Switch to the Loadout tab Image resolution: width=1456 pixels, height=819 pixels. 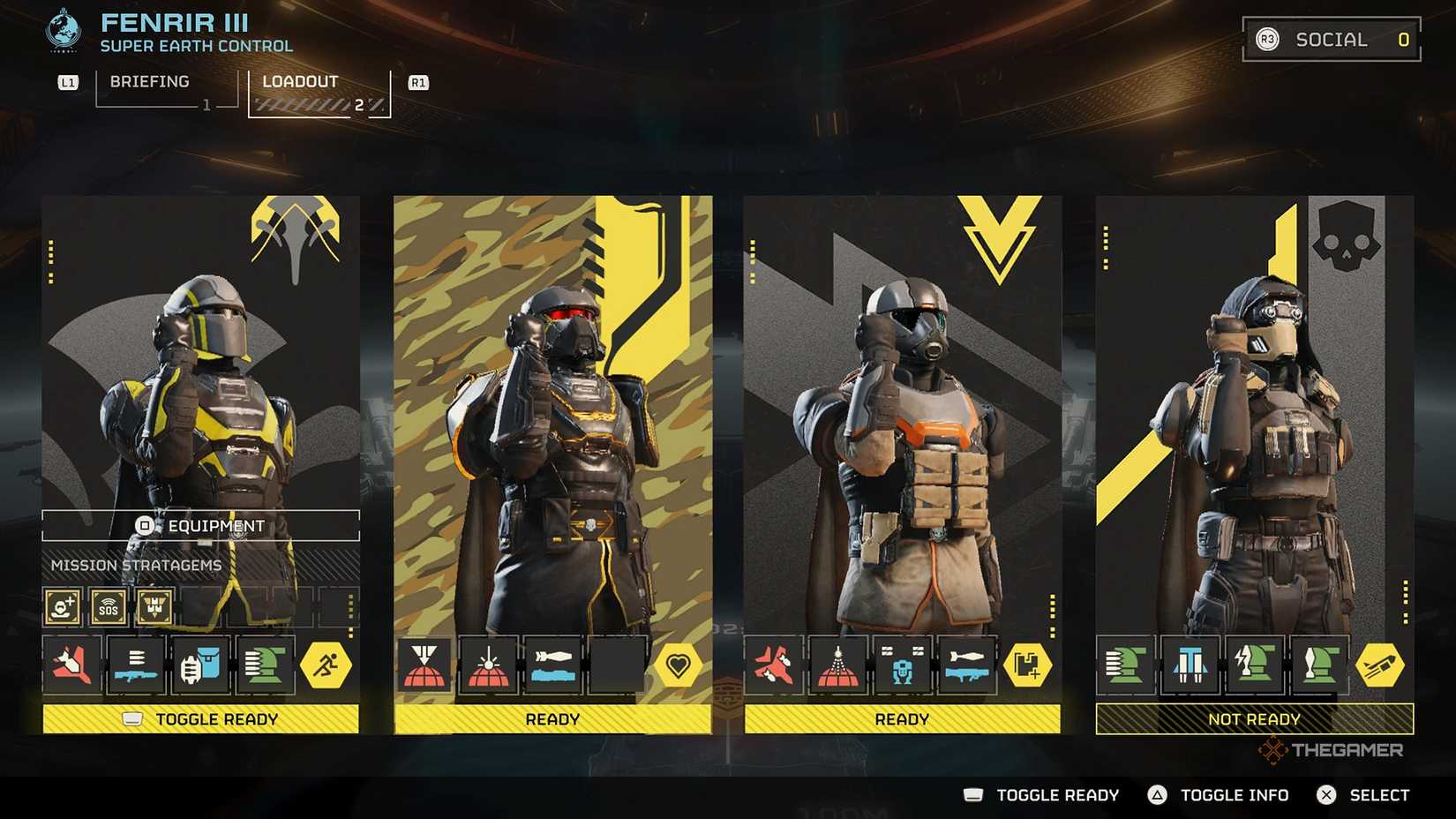[299, 82]
